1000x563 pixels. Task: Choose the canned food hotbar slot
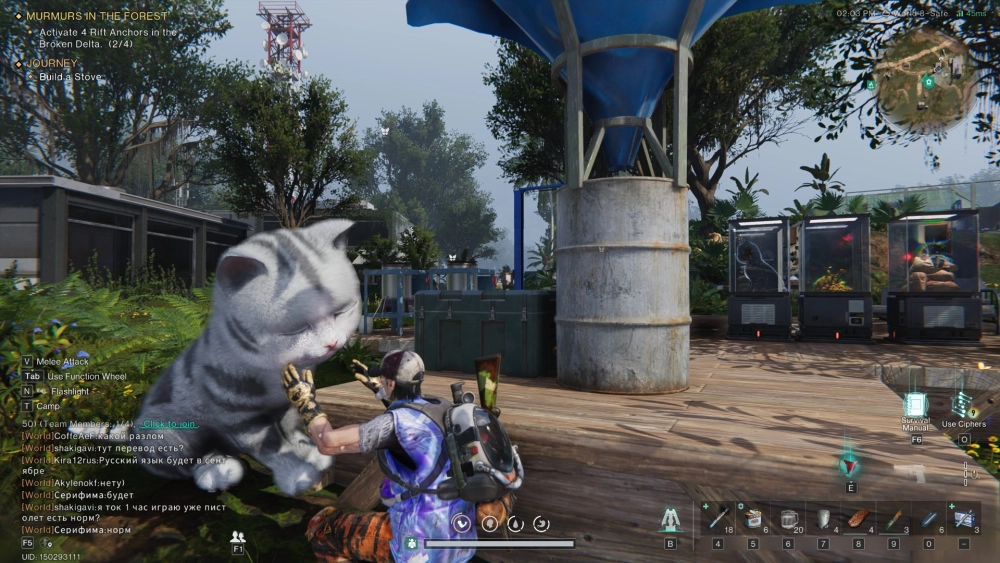coord(753,518)
